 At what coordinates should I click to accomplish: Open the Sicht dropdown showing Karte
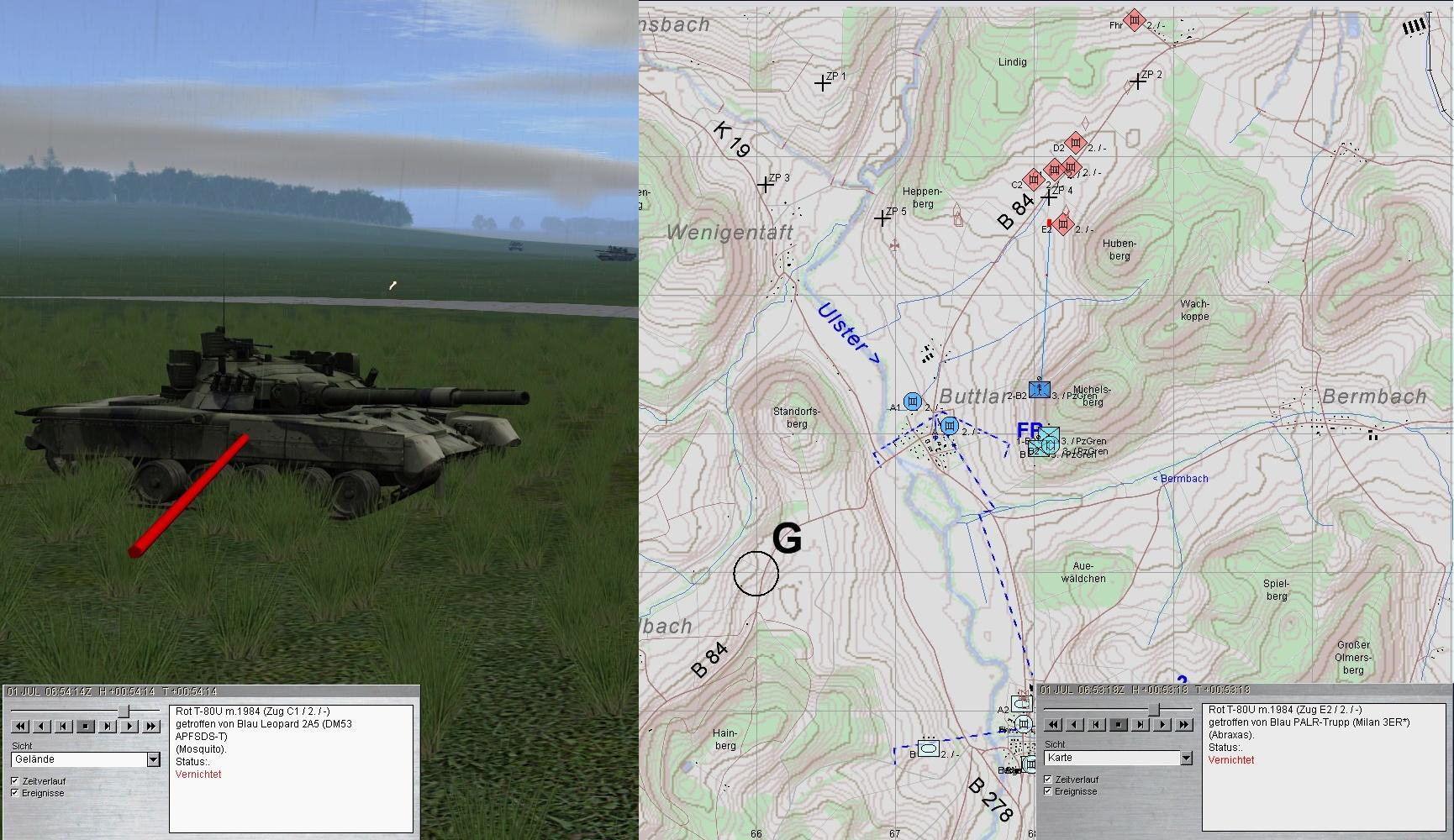[1185, 758]
